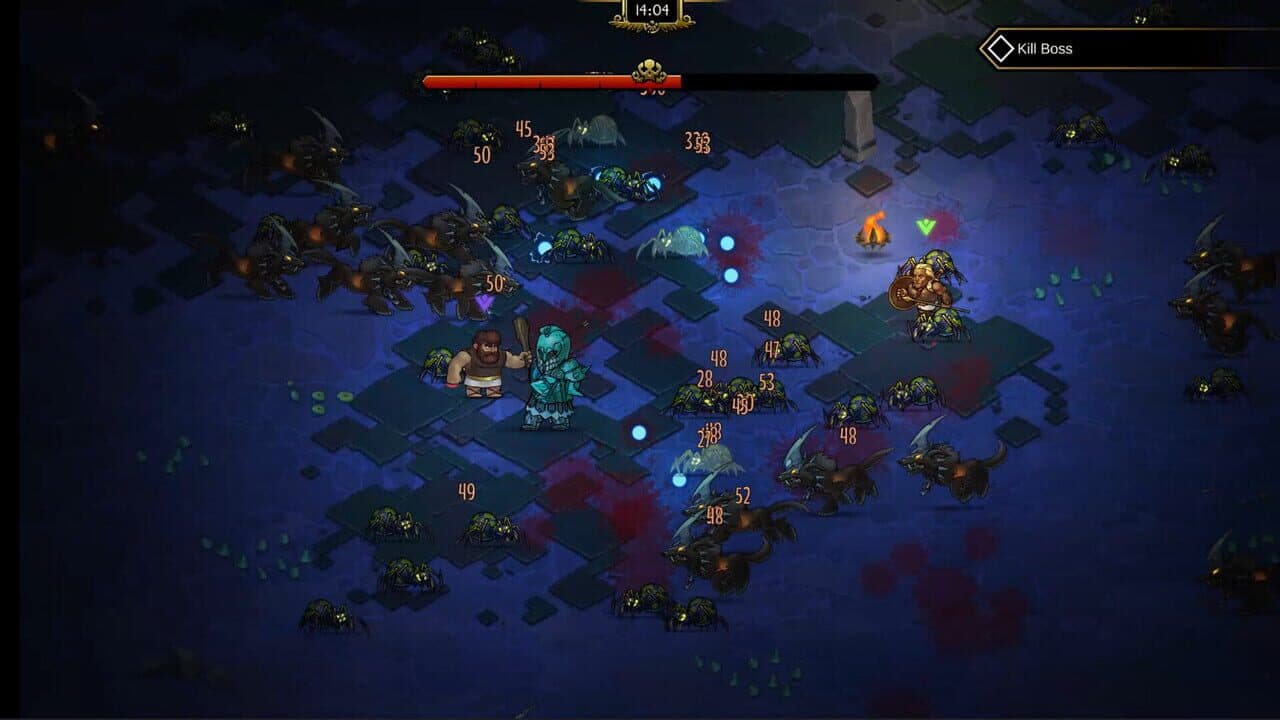This screenshot has width=1280, height=720.
Task: Select the green arrow waypoint above the golden warrior
Action: (925, 227)
